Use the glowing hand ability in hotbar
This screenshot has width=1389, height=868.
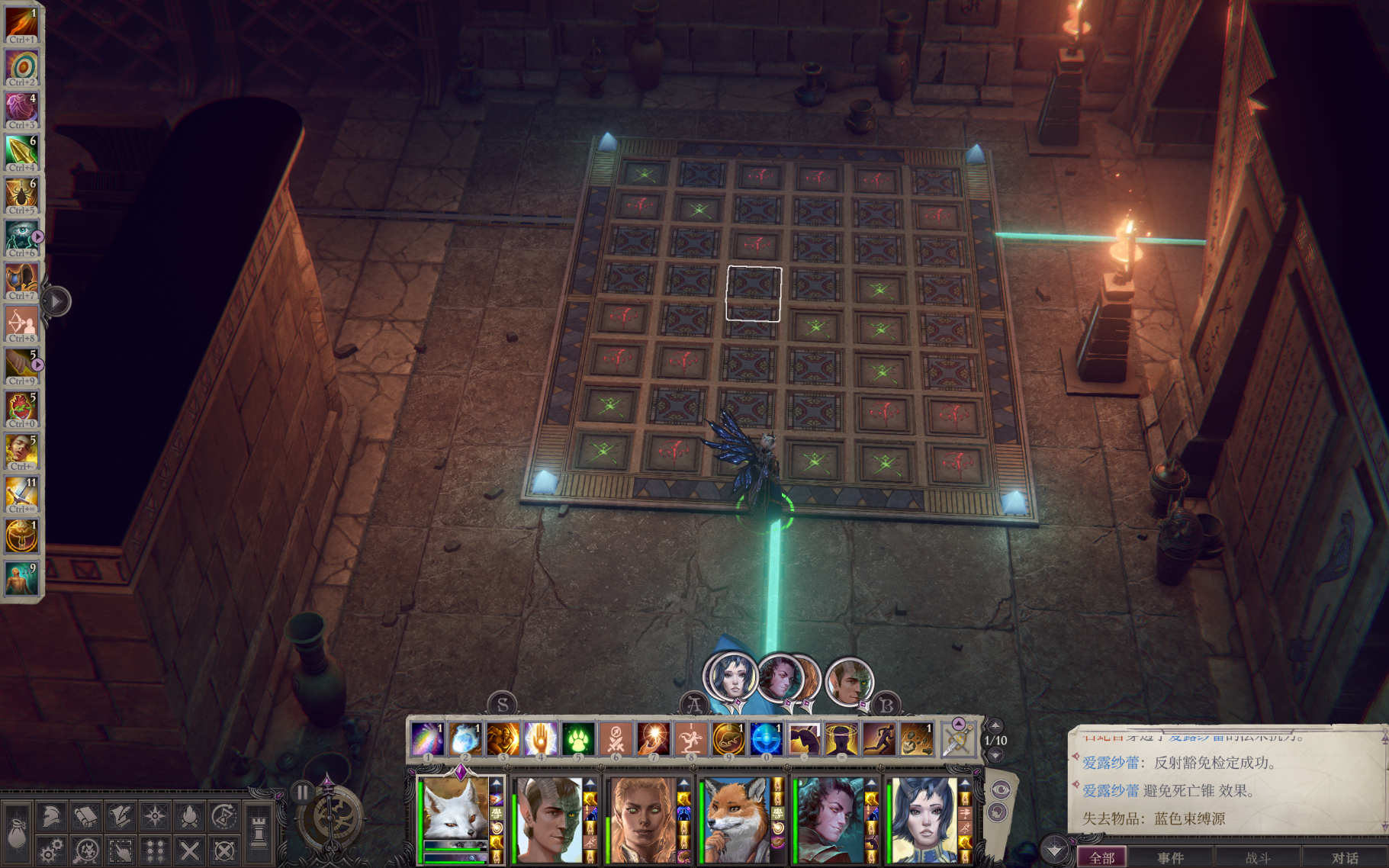click(x=540, y=739)
